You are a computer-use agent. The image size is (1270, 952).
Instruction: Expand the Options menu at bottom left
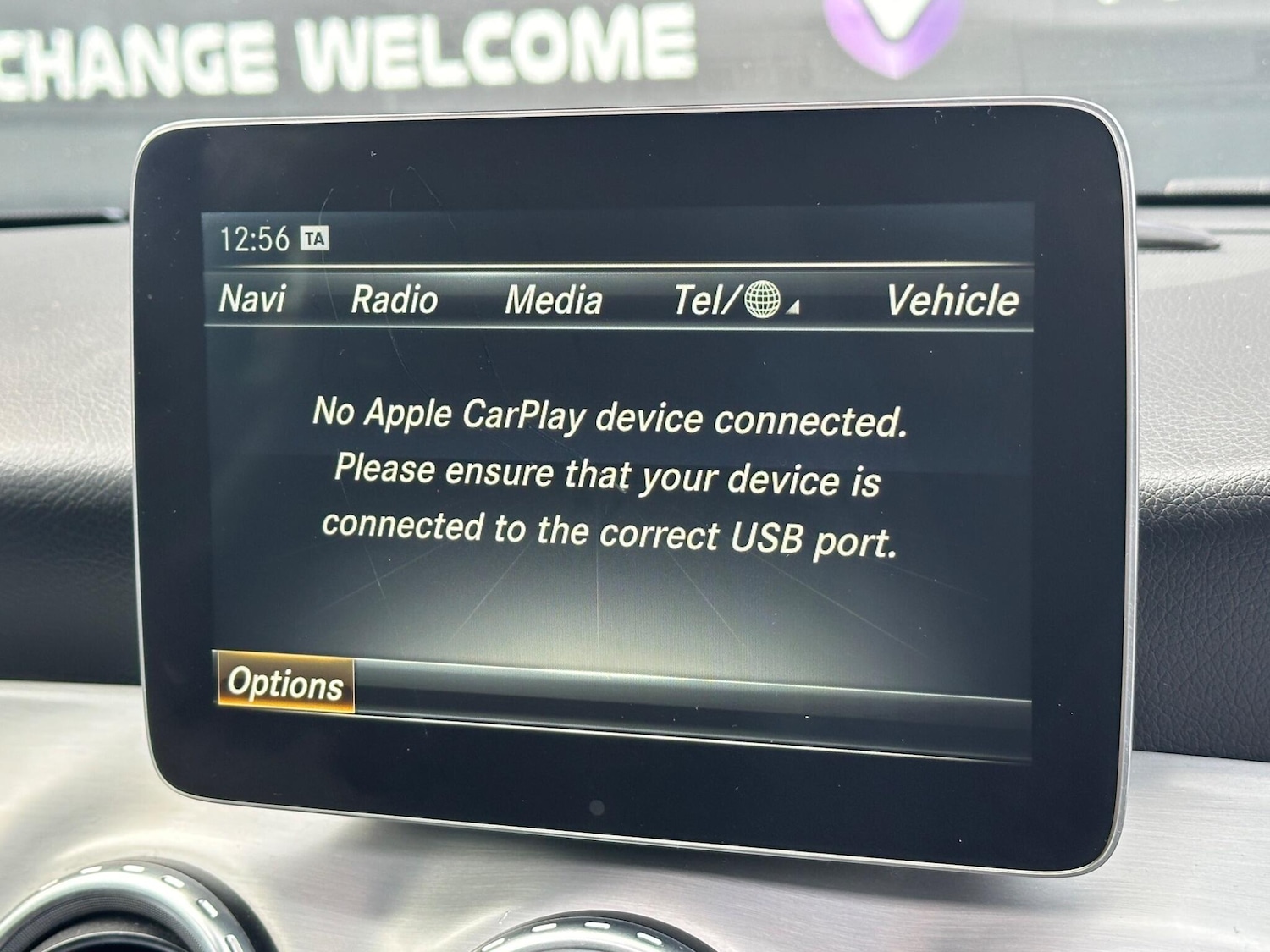point(288,682)
